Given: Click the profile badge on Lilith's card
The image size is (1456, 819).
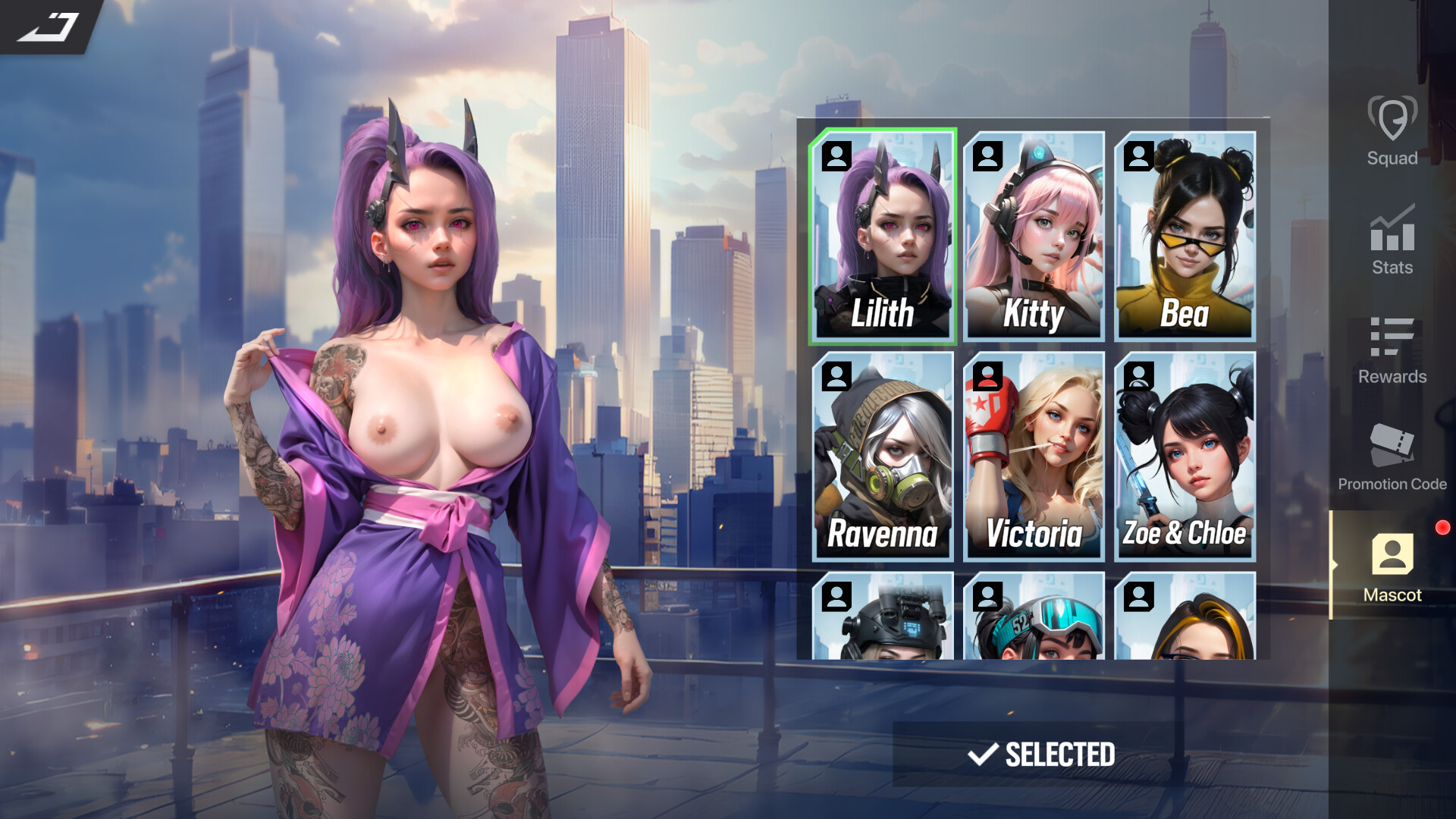Looking at the screenshot, I should (x=837, y=158).
